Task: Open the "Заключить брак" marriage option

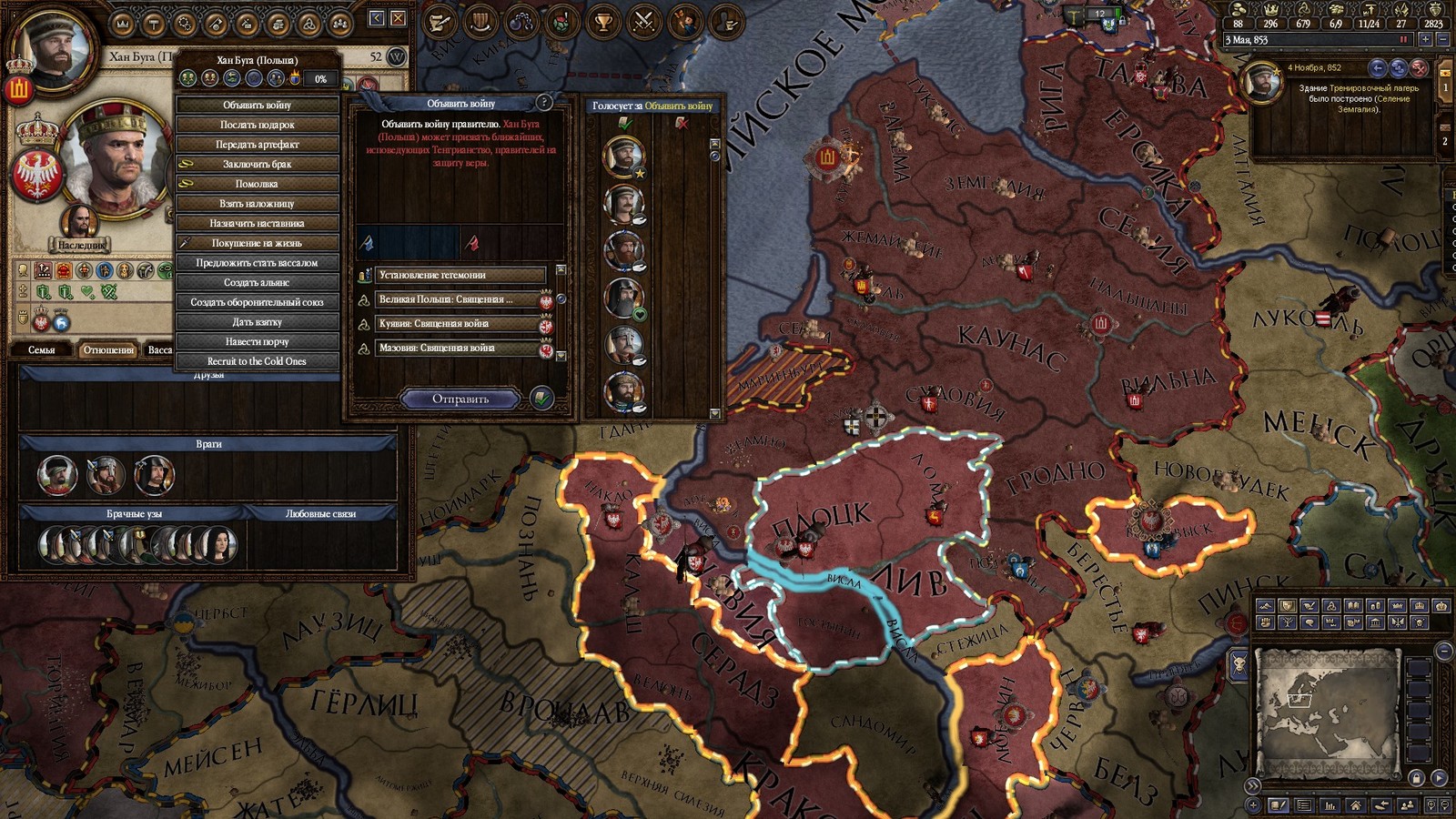Action: click(258, 164)
